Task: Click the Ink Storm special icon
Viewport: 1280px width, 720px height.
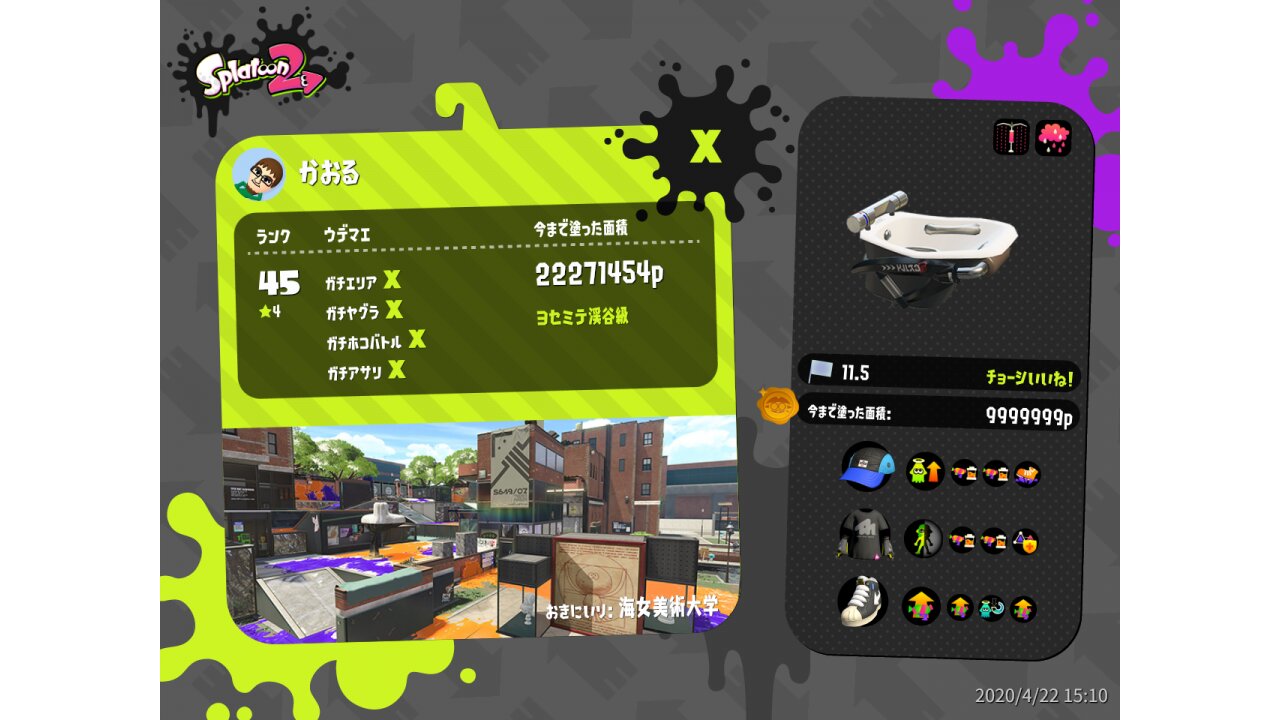Action: 1053,138
